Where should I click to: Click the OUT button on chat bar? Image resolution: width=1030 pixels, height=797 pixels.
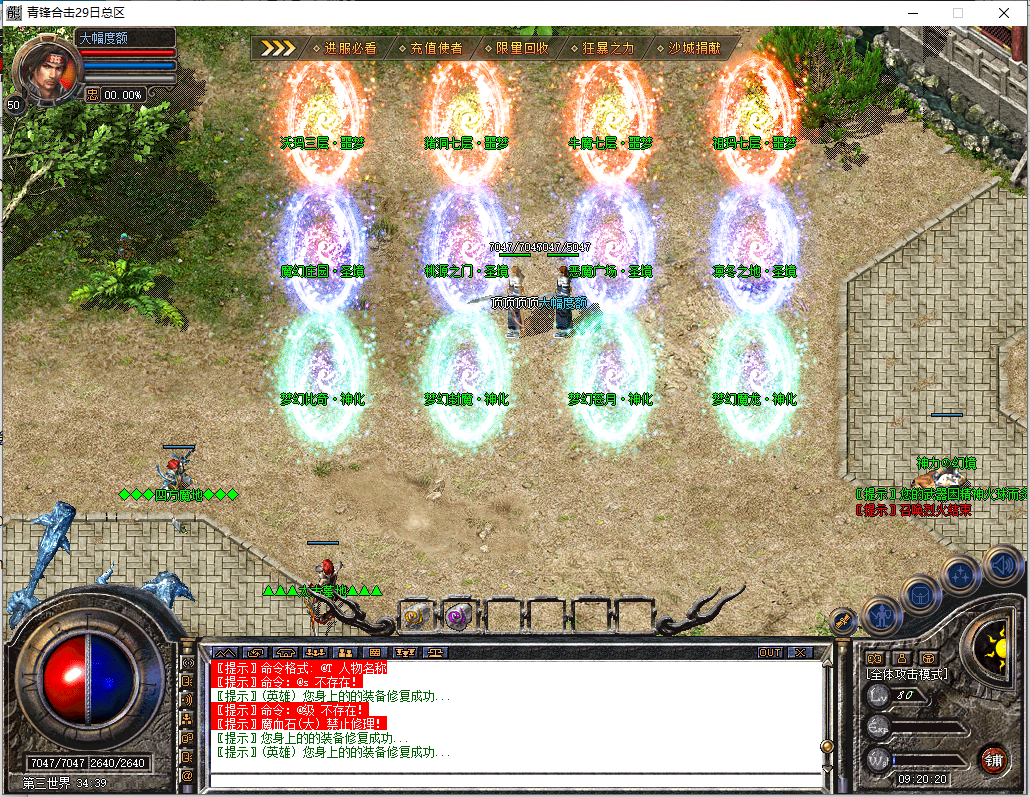[x=770, y=652]
